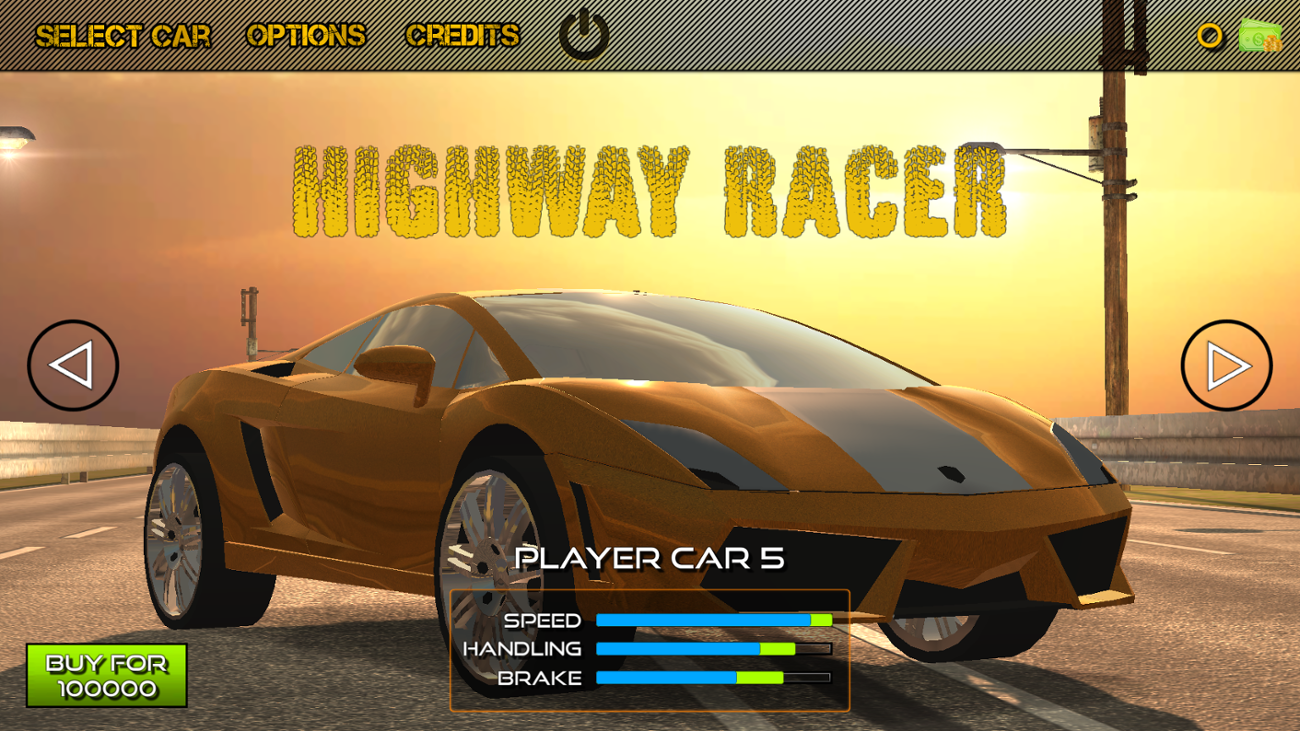Select the gold coin counter icon
This screenshot has width=1300, height=731.
pyautogui.click(x=1208, y=37)
